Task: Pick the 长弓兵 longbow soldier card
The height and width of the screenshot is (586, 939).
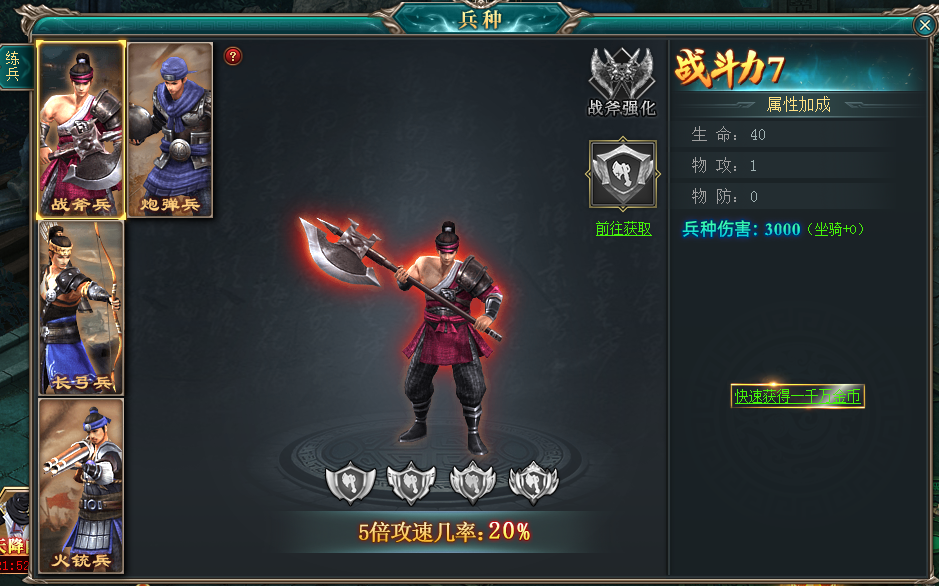Action: click(x=81, y=307)
